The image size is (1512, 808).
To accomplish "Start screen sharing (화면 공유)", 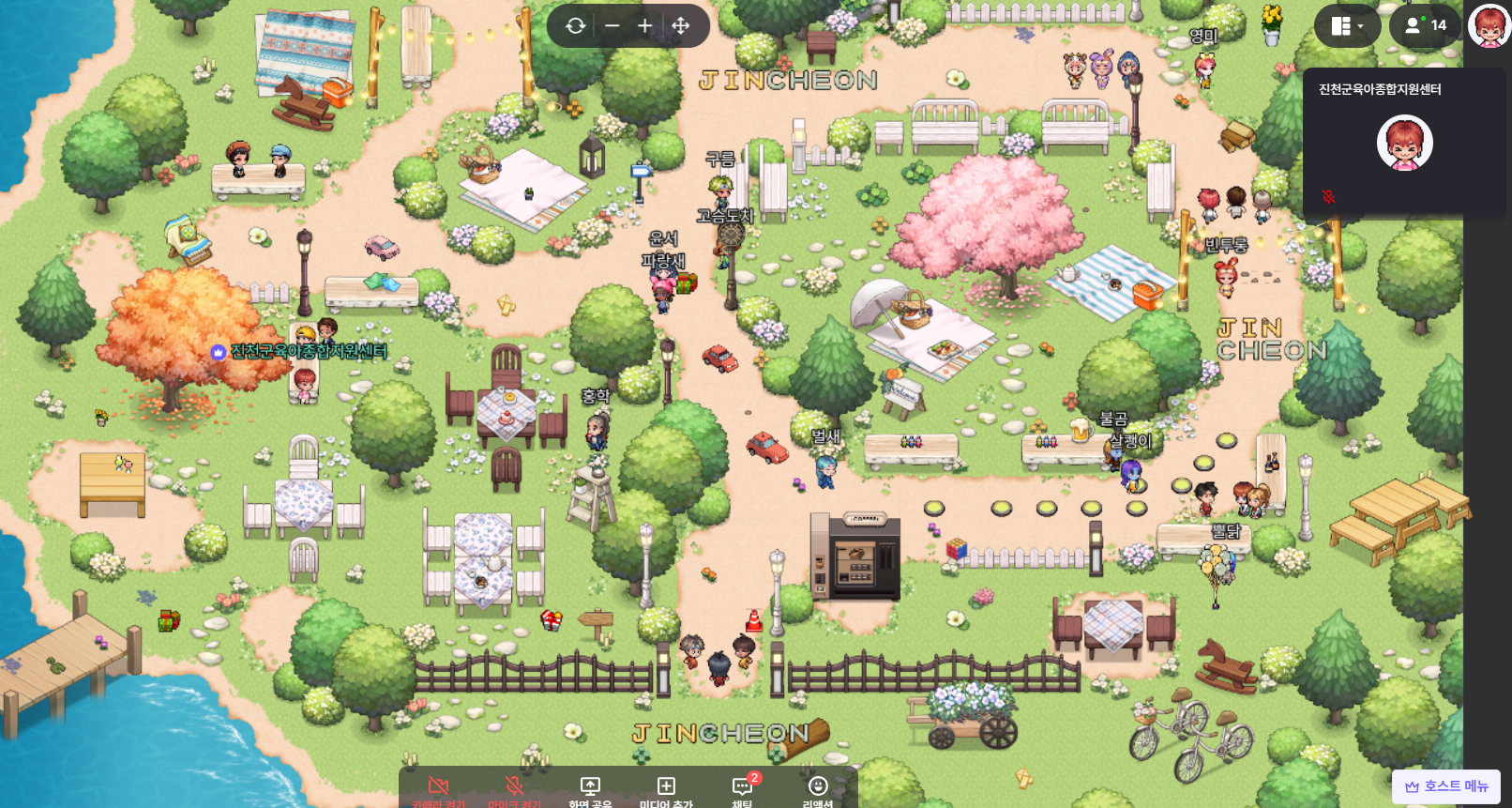I will [590, 789].
